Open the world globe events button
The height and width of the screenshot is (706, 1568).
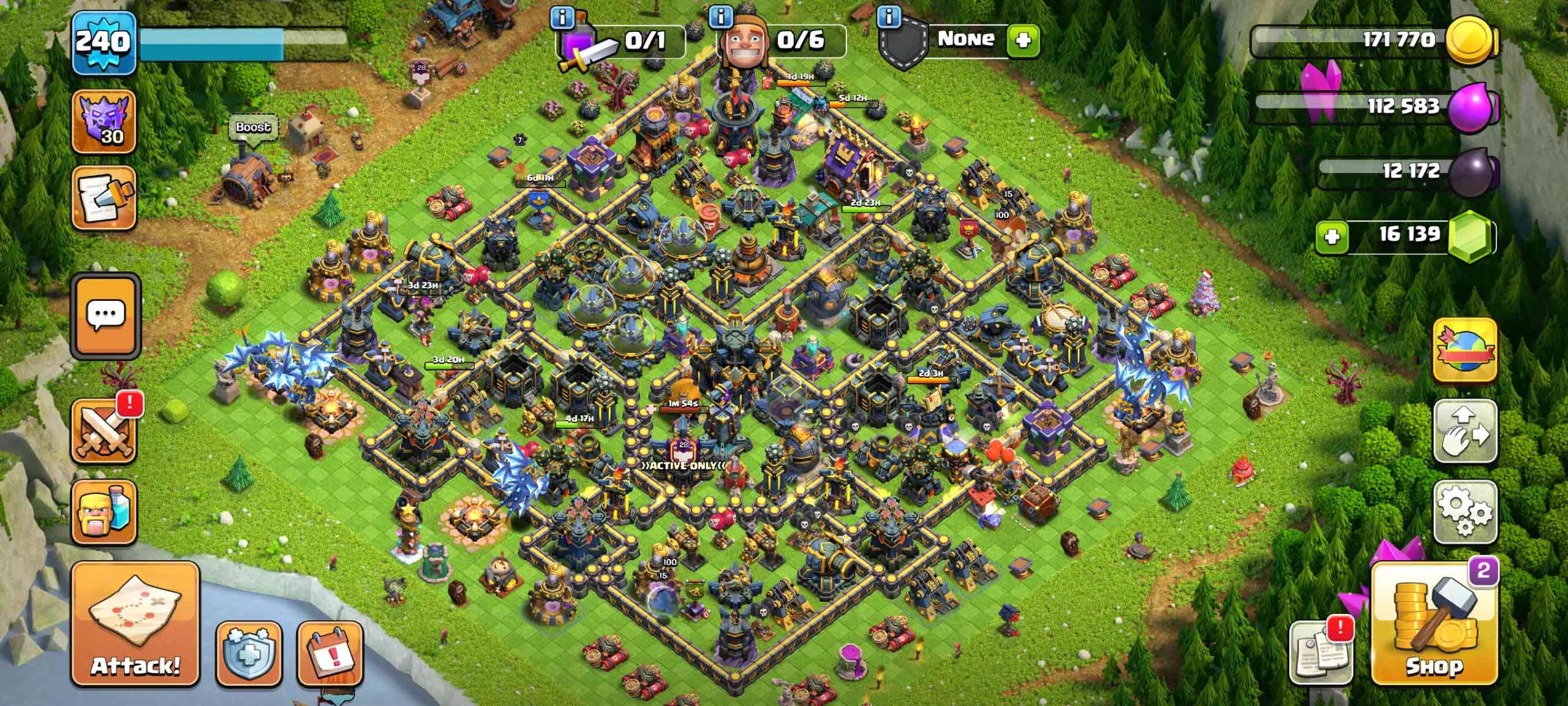pos(1464,351)
